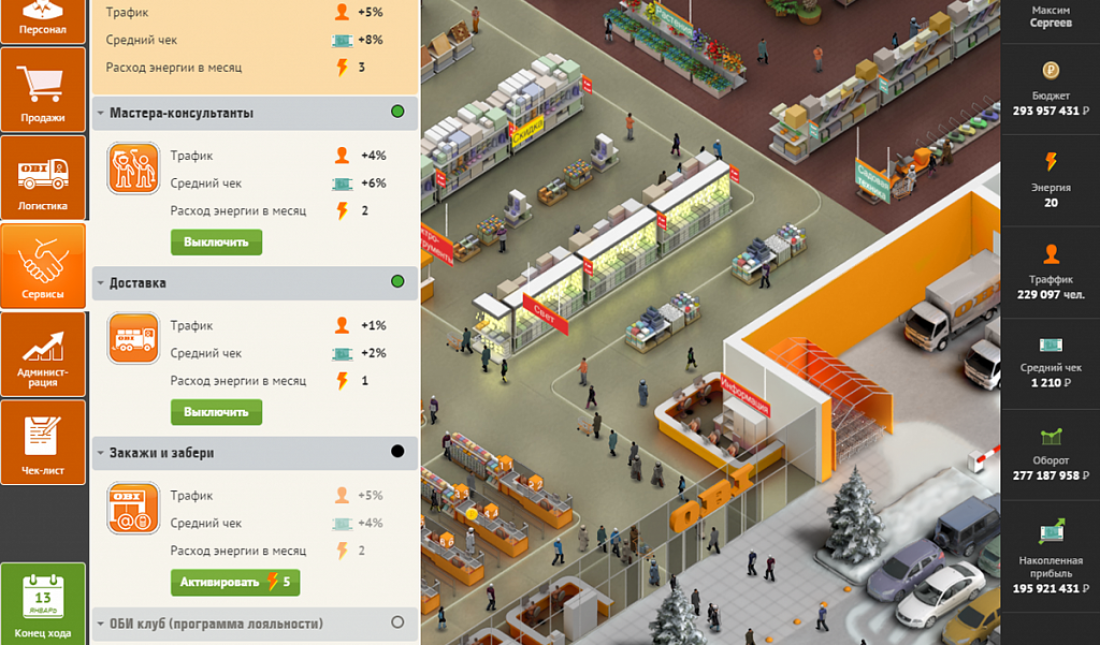
Task: Disable Доставка using its Выключить button
Action: tap(216, 412)
